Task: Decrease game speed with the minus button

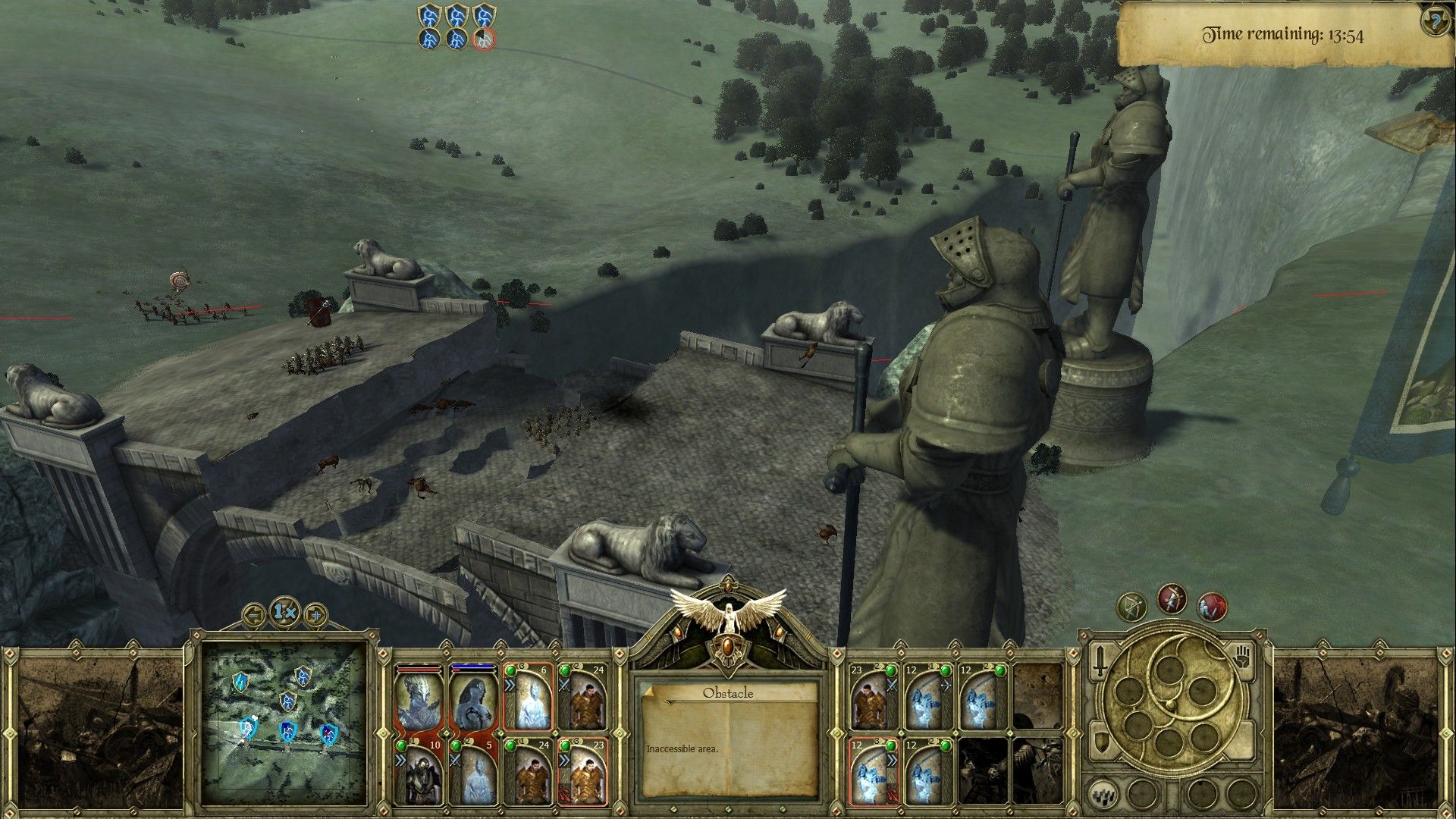Action: tap(255, 613)
